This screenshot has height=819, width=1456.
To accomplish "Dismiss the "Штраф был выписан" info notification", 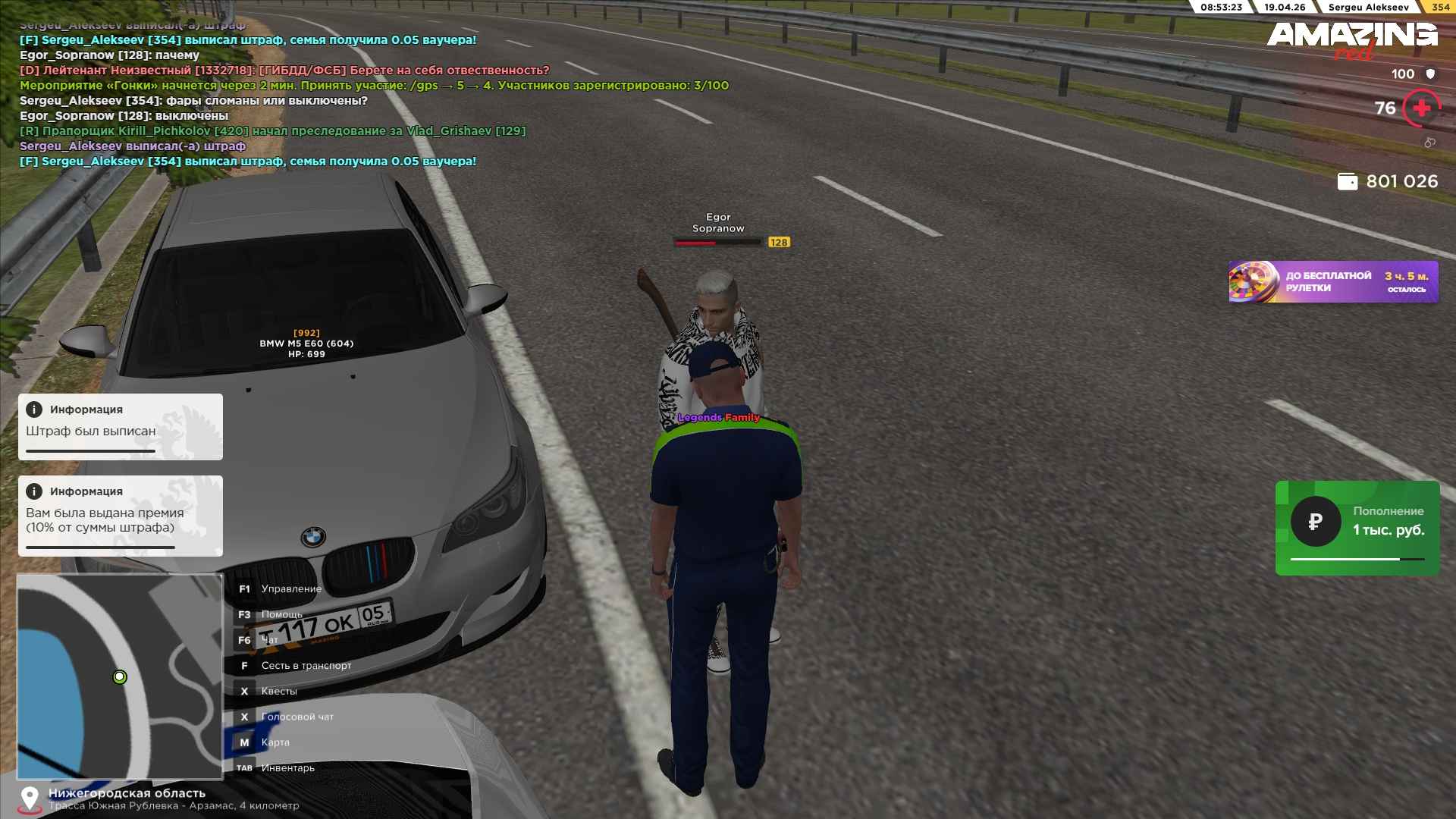I will (121, 427).
